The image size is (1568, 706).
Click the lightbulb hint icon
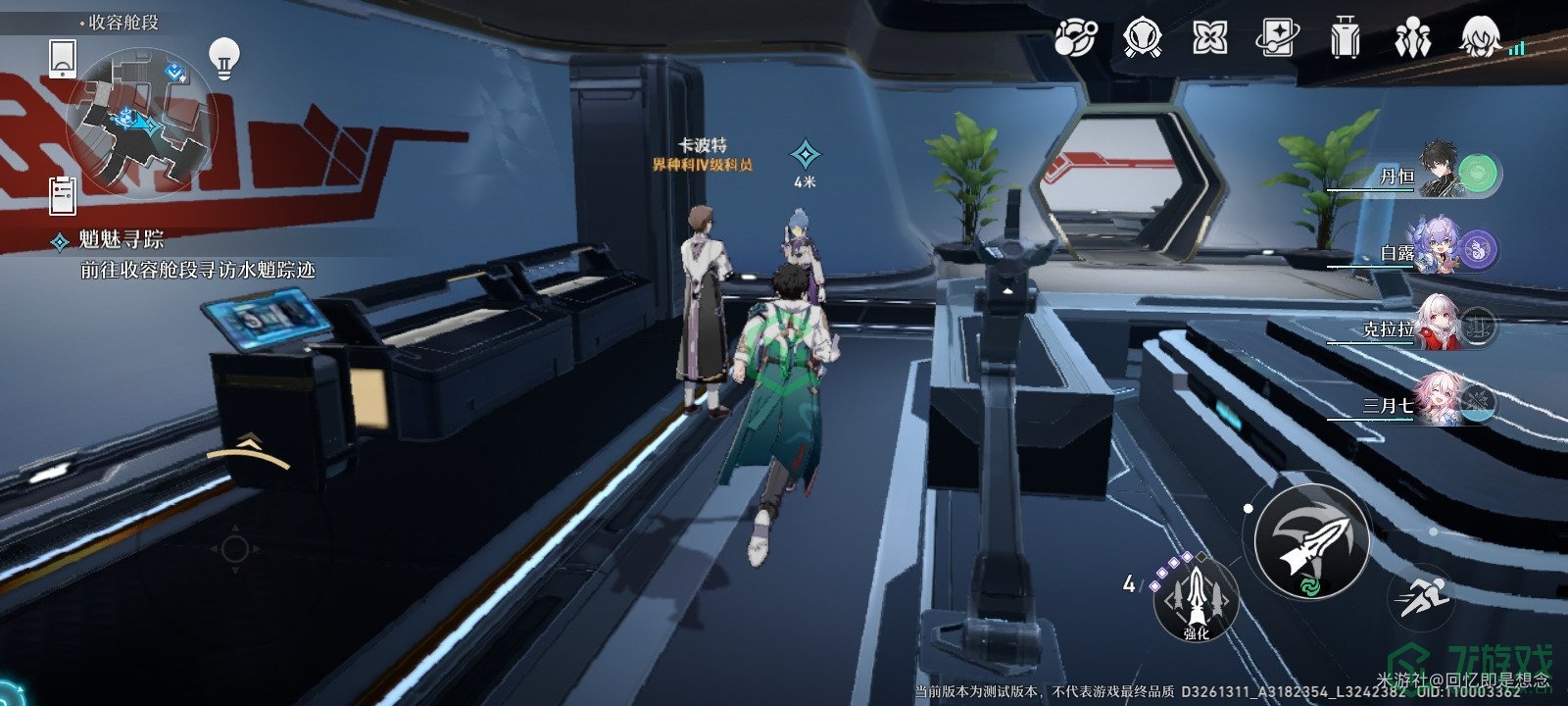click(225, 58)
